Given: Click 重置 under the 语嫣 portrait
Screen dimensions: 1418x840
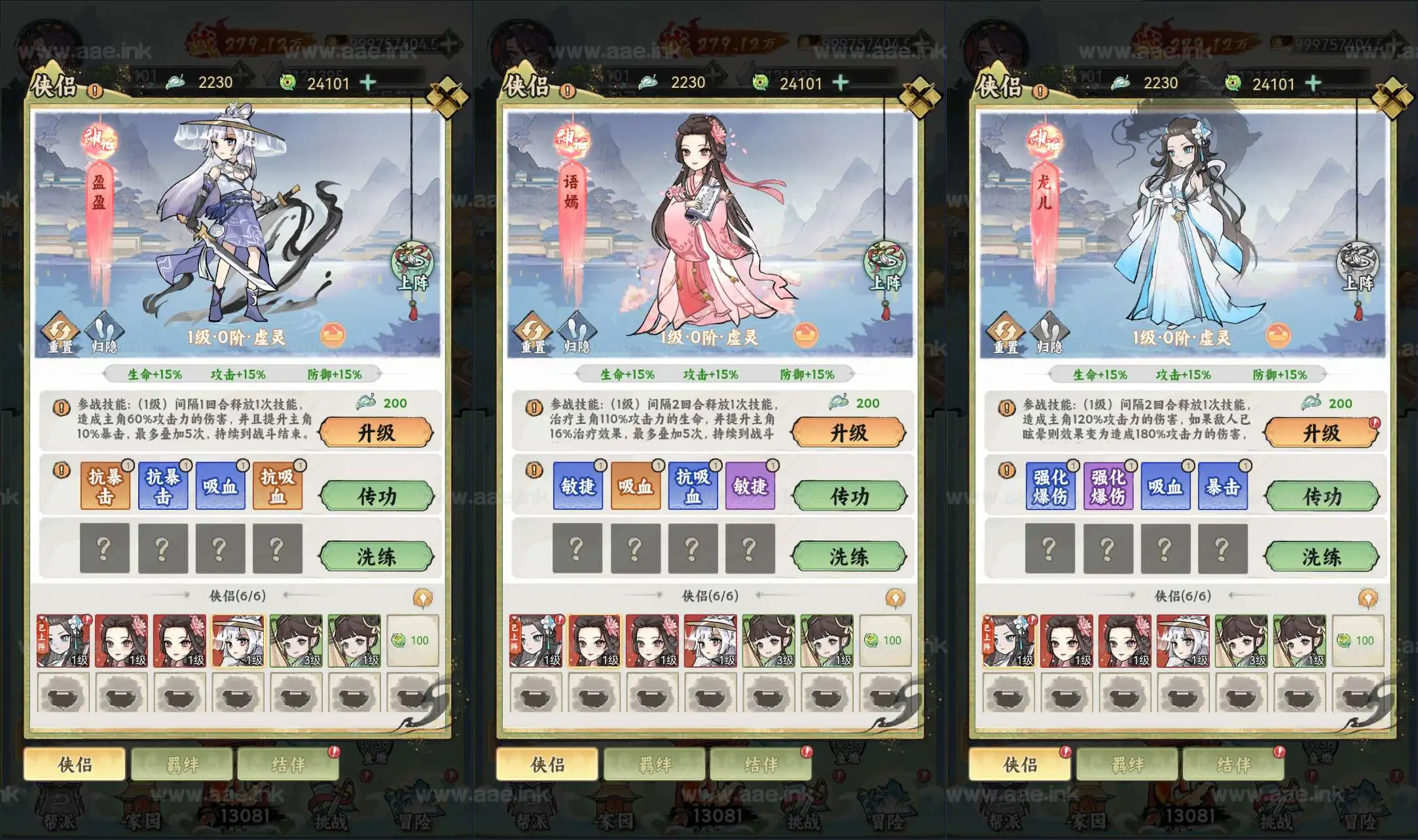Looking at the screenshot, I should click(x=532, y=333).
